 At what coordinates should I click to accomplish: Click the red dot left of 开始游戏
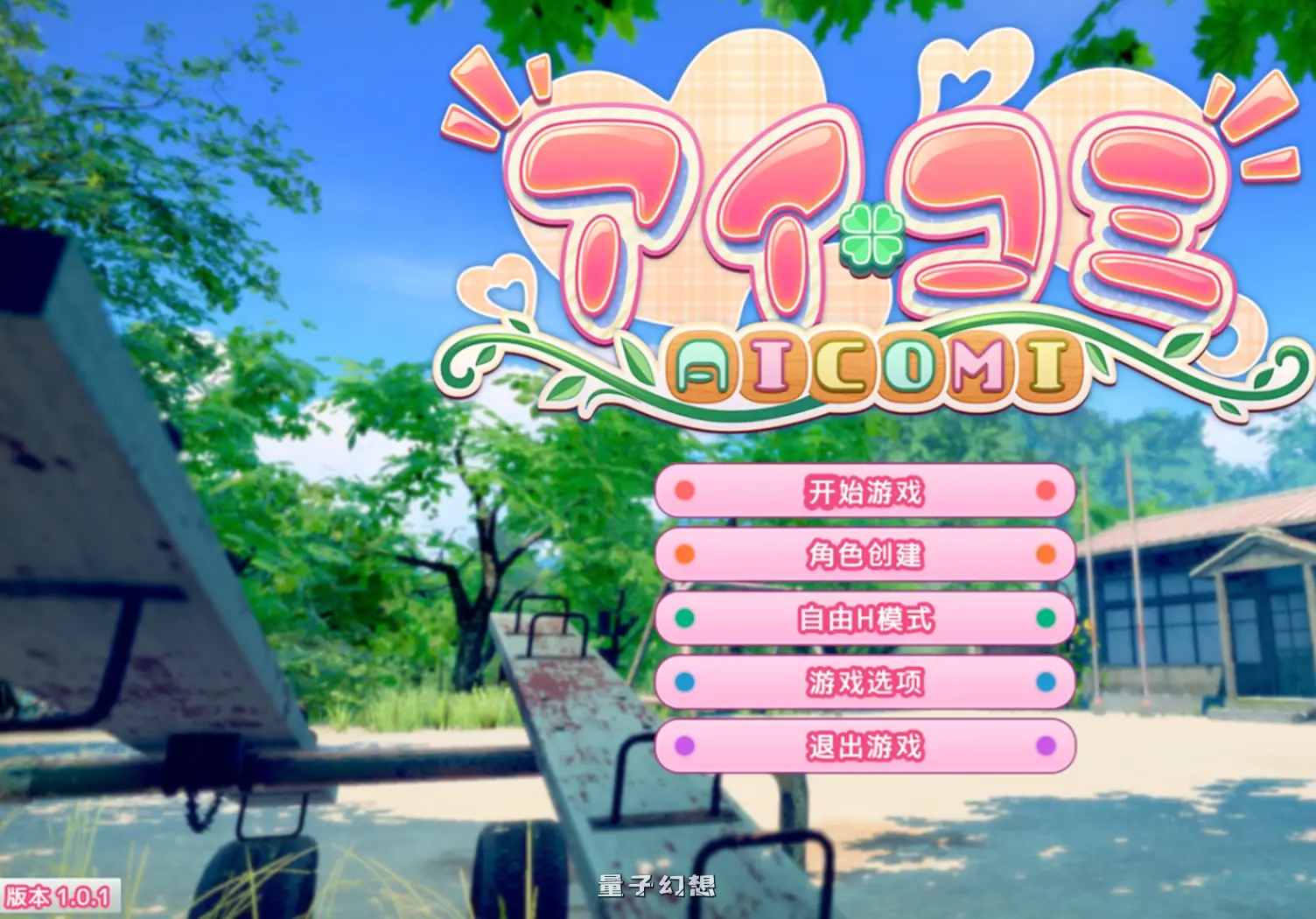[x=685, y=491]
